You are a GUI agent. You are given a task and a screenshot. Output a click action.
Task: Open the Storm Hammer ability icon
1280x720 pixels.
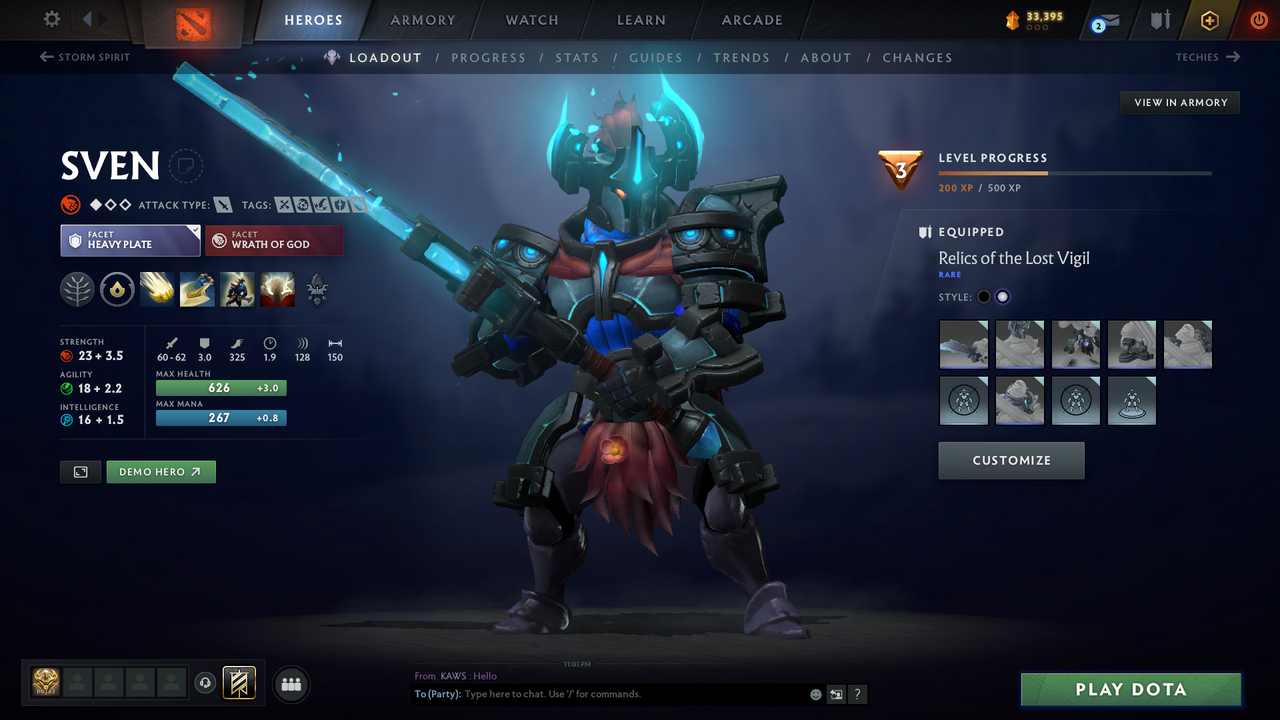point(157,290)
